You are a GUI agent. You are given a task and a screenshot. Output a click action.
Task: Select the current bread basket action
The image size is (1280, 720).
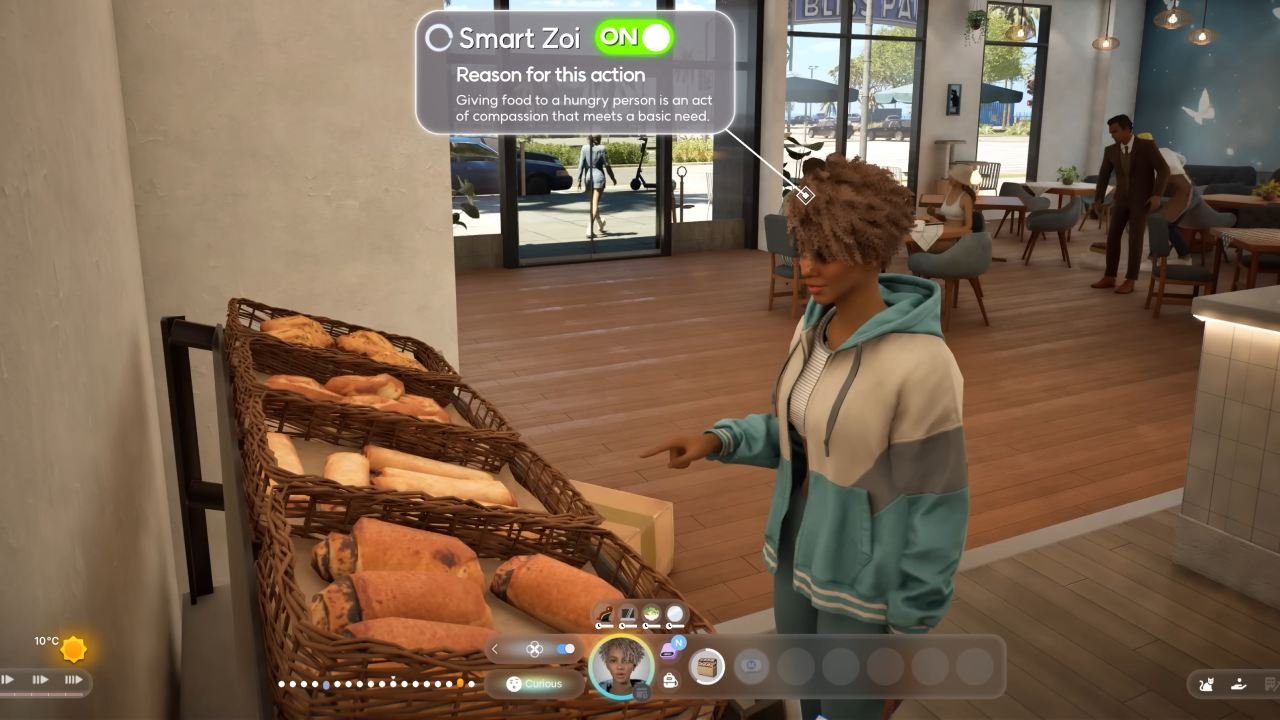click(707, 666)
